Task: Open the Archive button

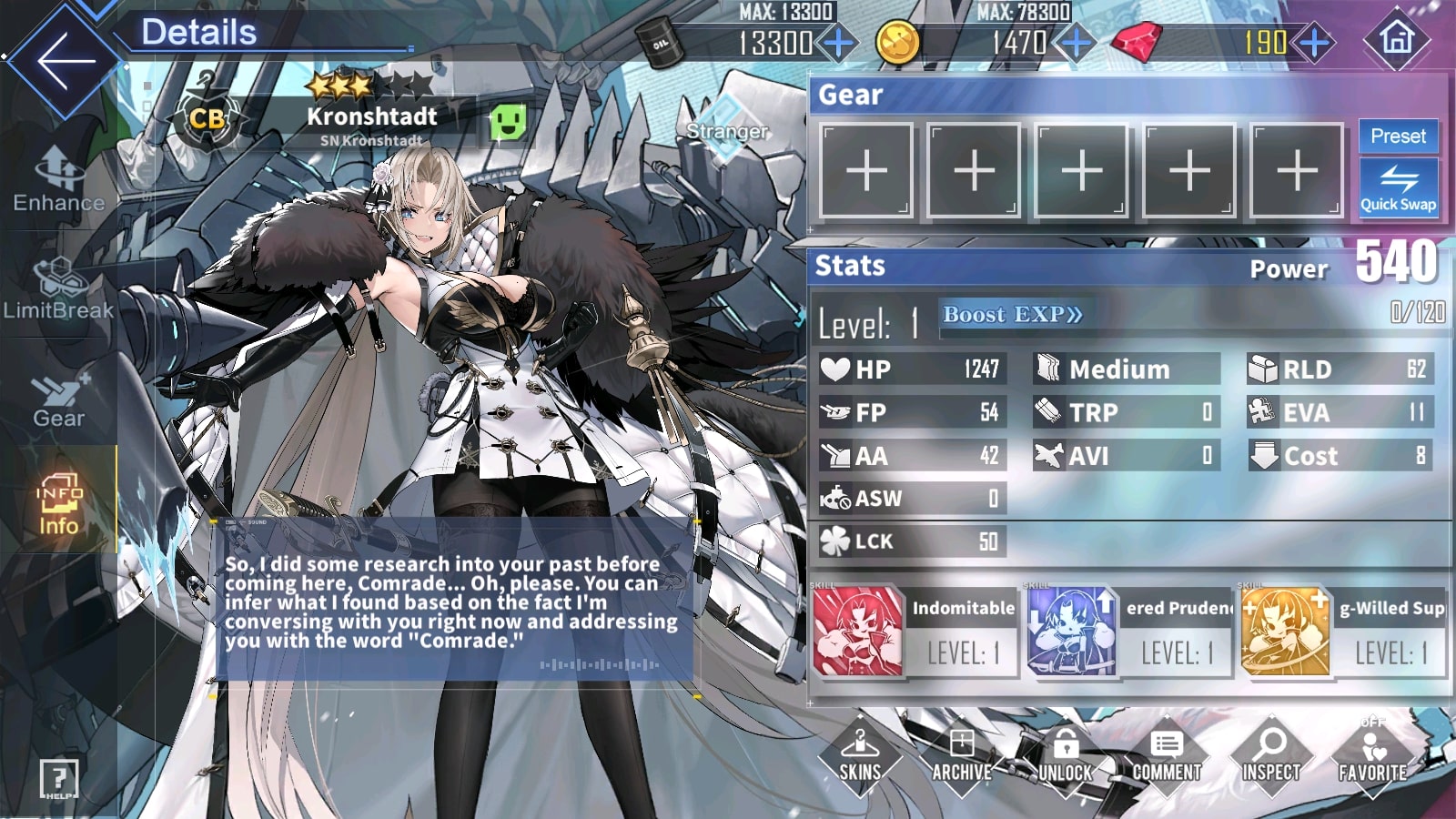Action: click(x=961, y=754)
